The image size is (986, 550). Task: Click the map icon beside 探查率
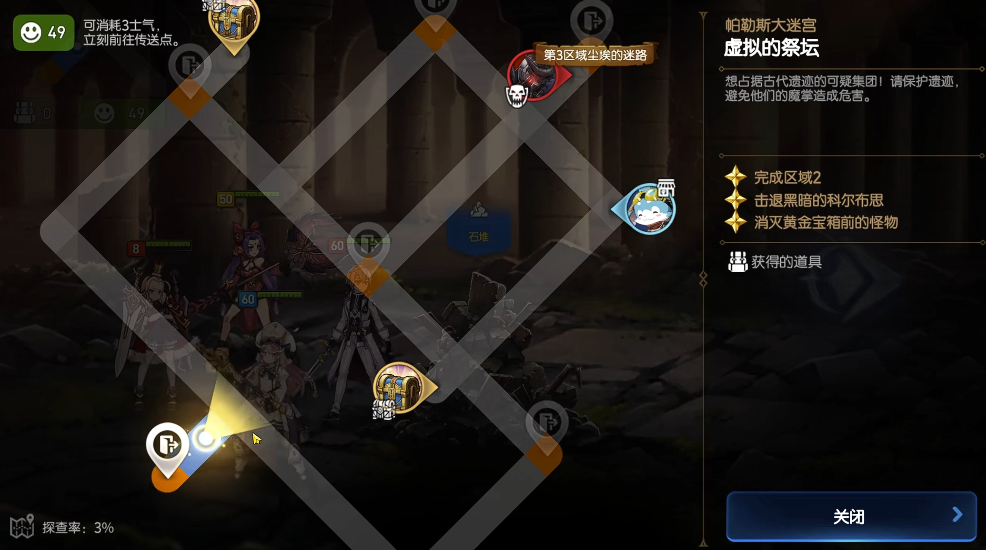pos(22,527)
